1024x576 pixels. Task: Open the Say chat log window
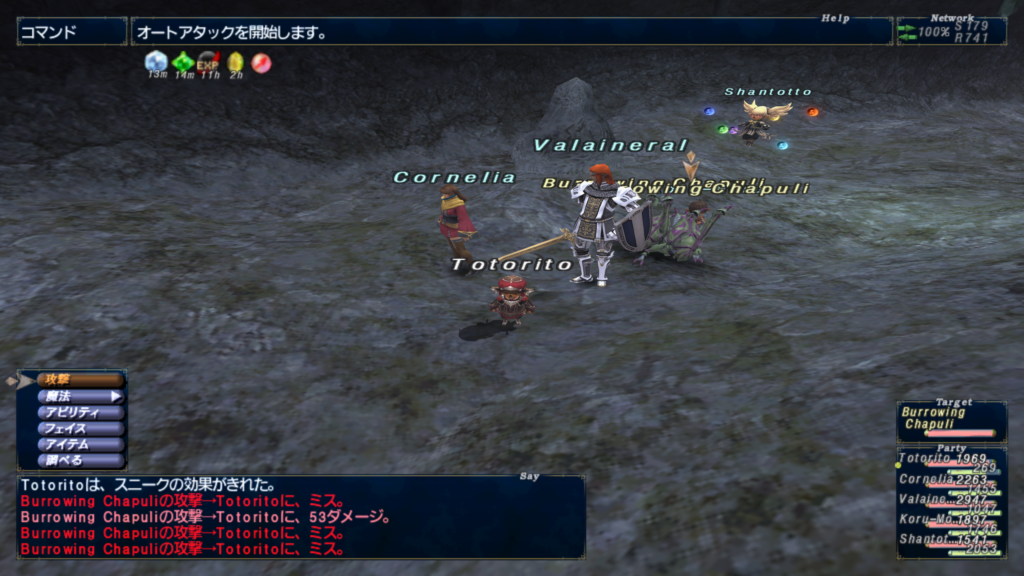[x=300, y=515]
